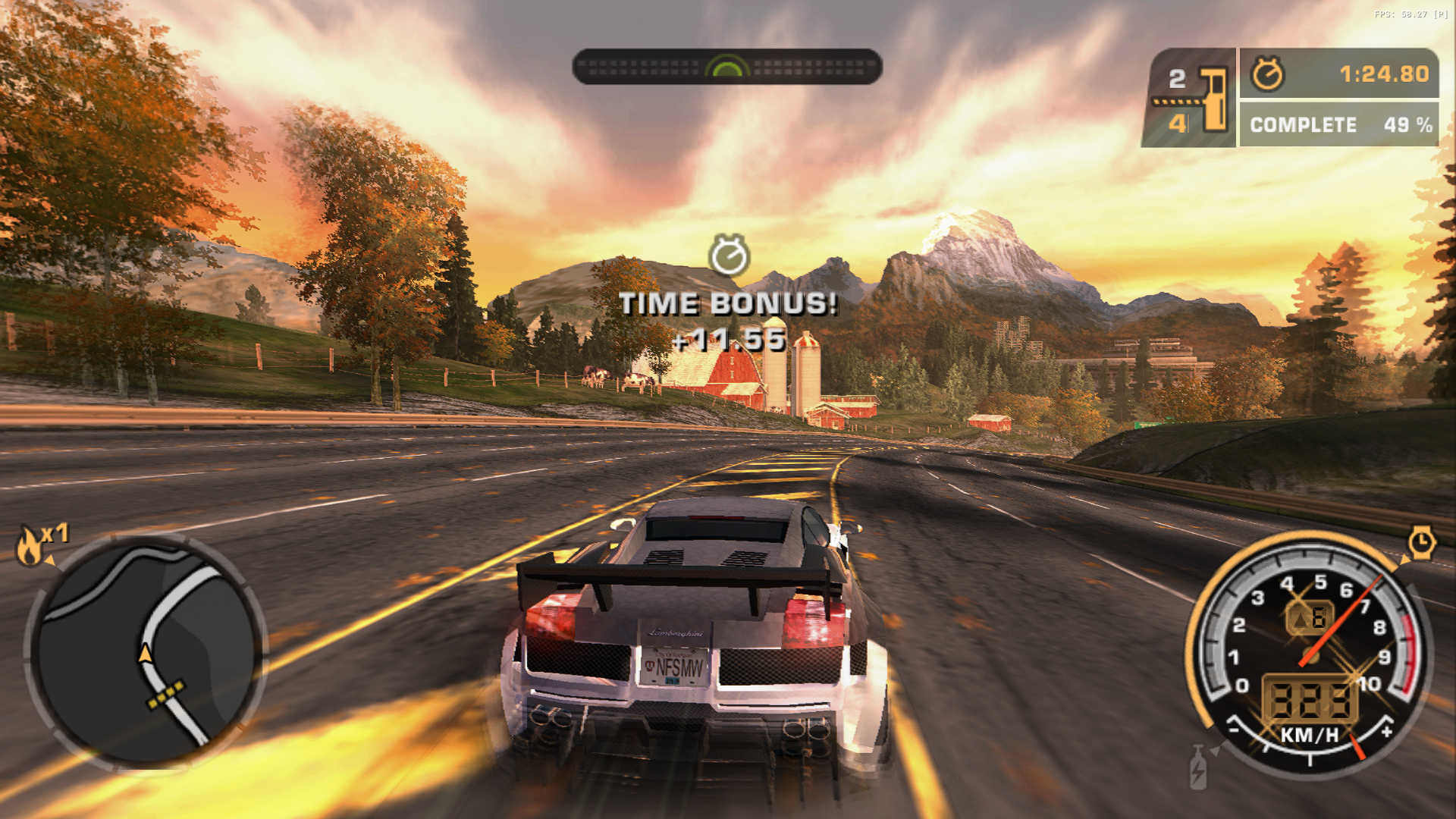Screen dimensions: 1456x819
Task: Click the circular minimap
Action: pos(146,652)
